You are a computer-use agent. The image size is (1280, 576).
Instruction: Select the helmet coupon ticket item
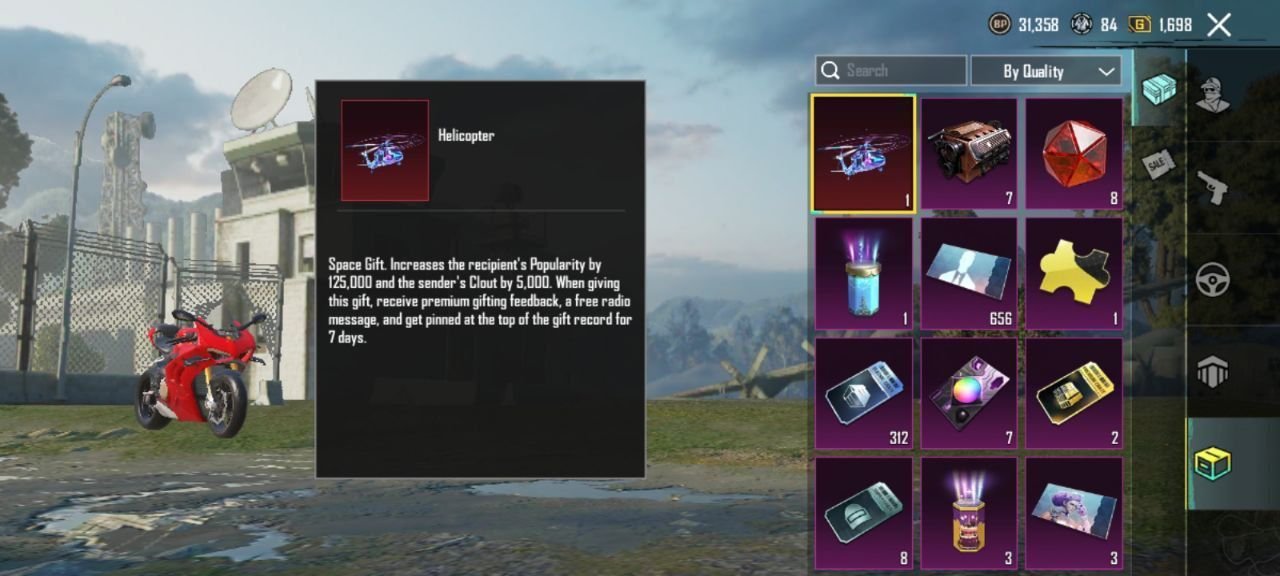coord(863,513)
